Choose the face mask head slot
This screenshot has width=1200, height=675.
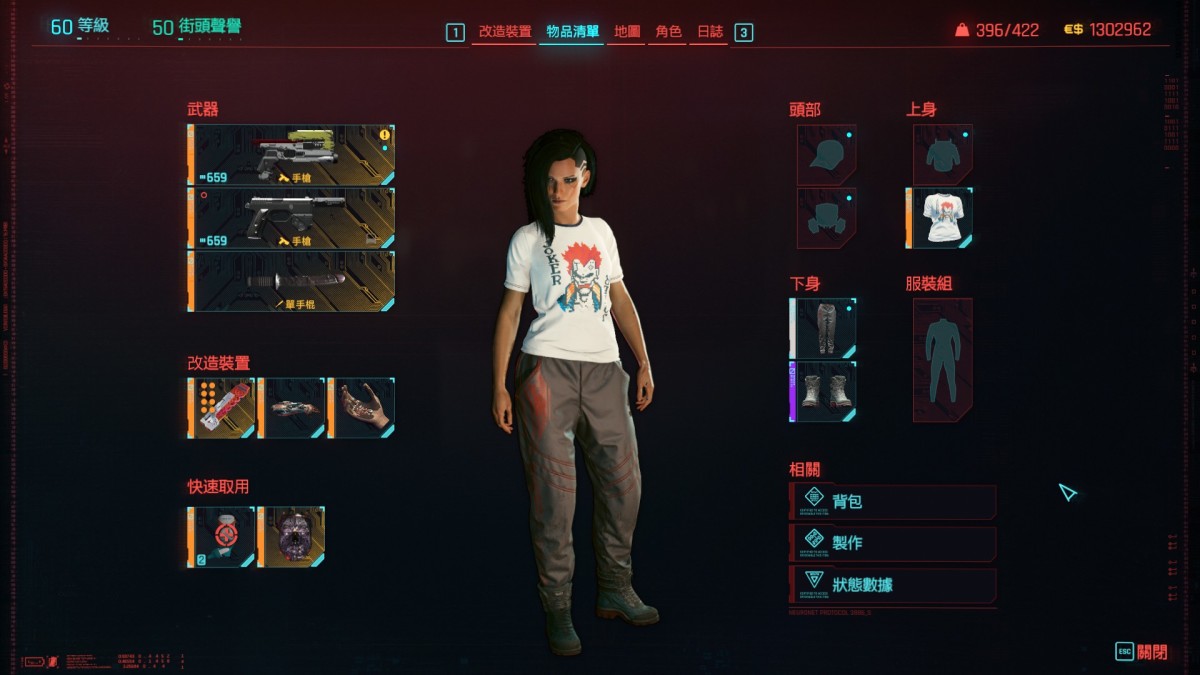827,217
